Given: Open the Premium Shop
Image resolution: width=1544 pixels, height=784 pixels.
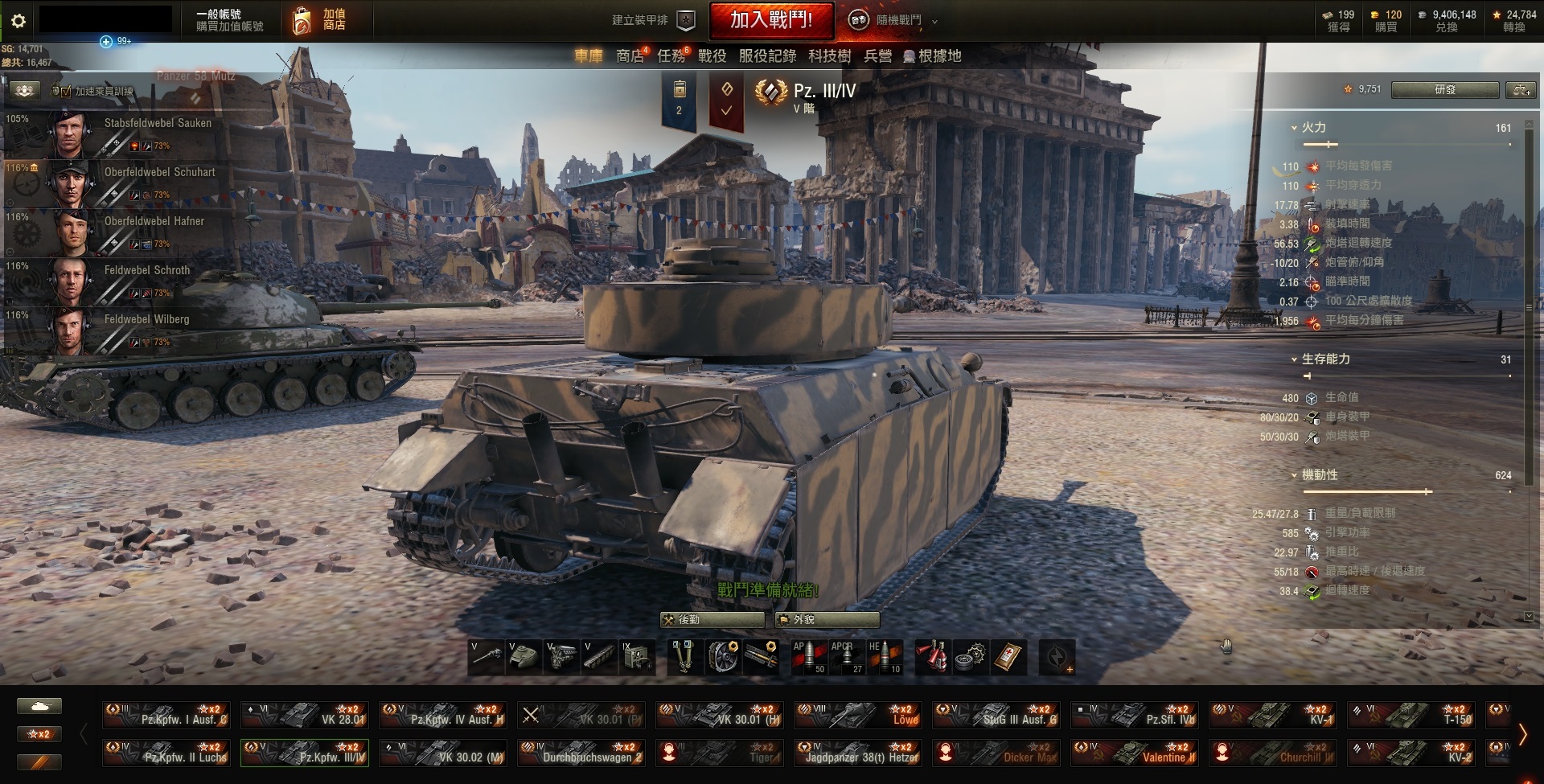Looking at the screenshot, I should coord(320,20).
